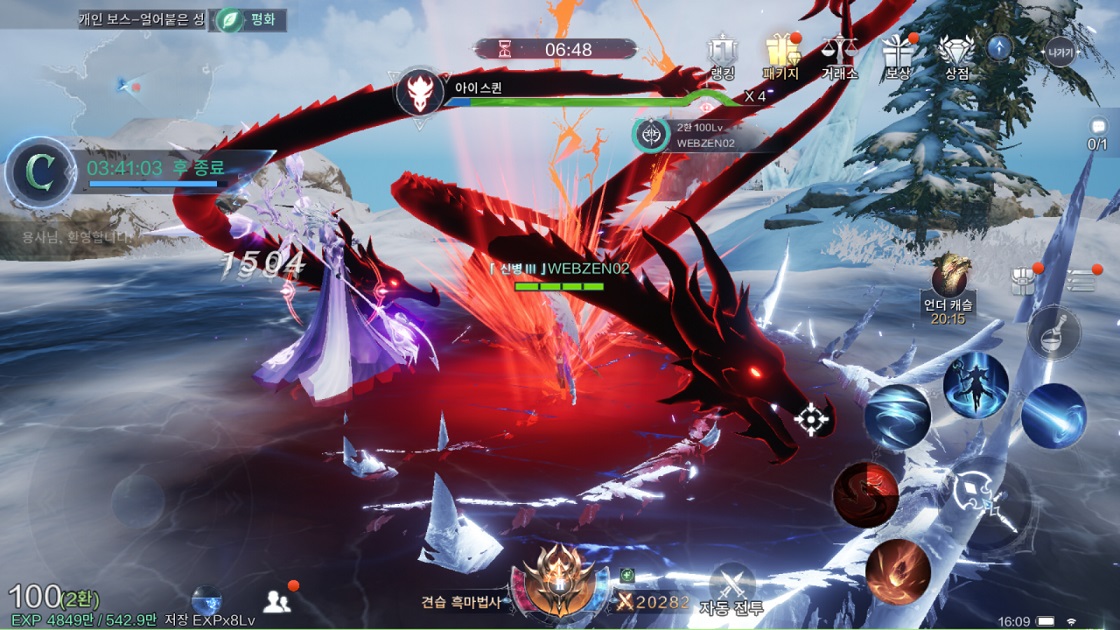Open the 랭킹 ranking menu
This screenshot has width=1120, height=630.
click(x=722, y=56)
